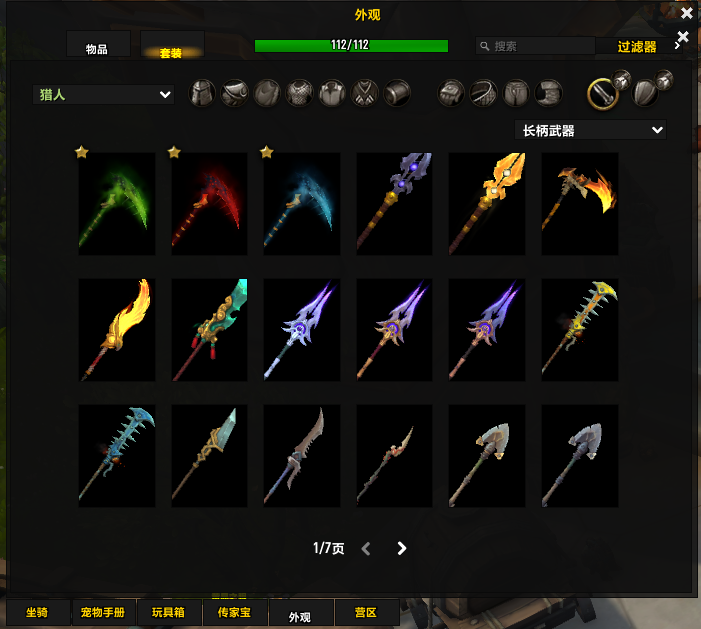The image size is (701, 629).
Task: Go to the next appearance page
Action: [401, 548]
